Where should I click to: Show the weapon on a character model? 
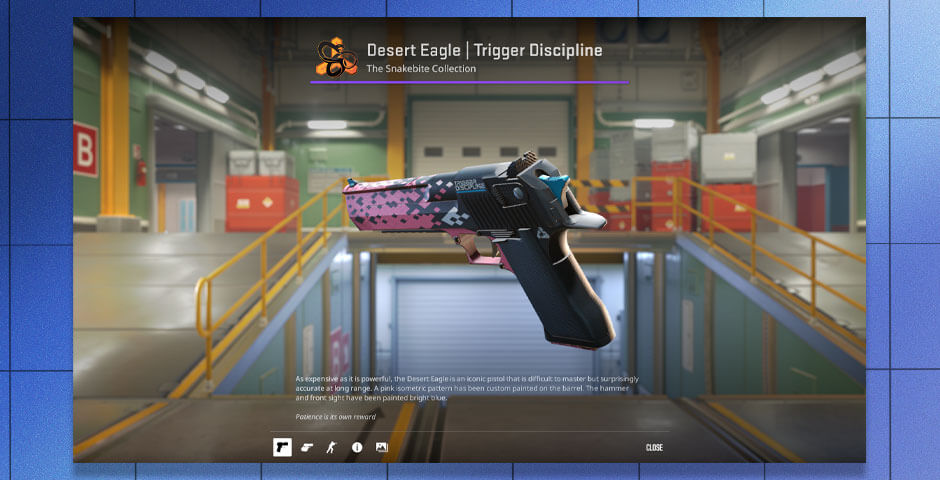point(332,447)
